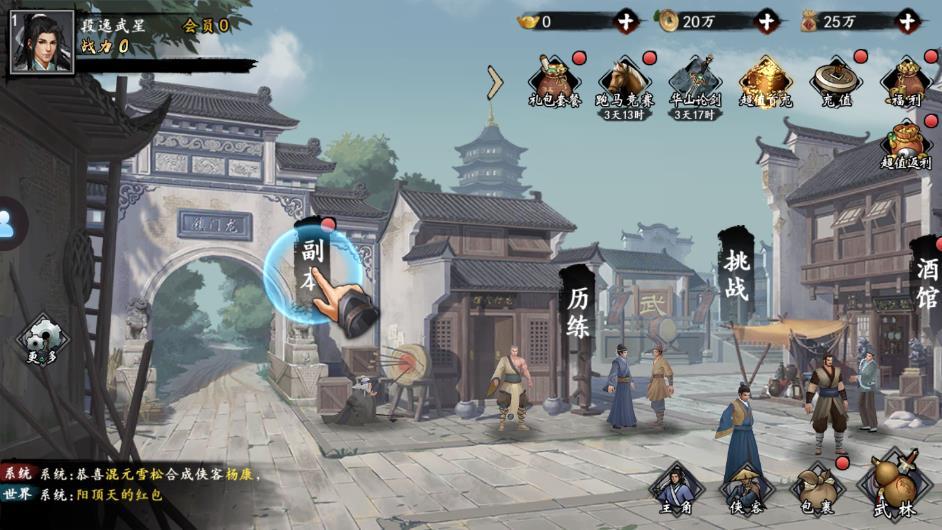Open the 礼包套餐 gift pack icon
This screenshot has height=530, width=942.
pyautogui.click(x=555, y=81)
